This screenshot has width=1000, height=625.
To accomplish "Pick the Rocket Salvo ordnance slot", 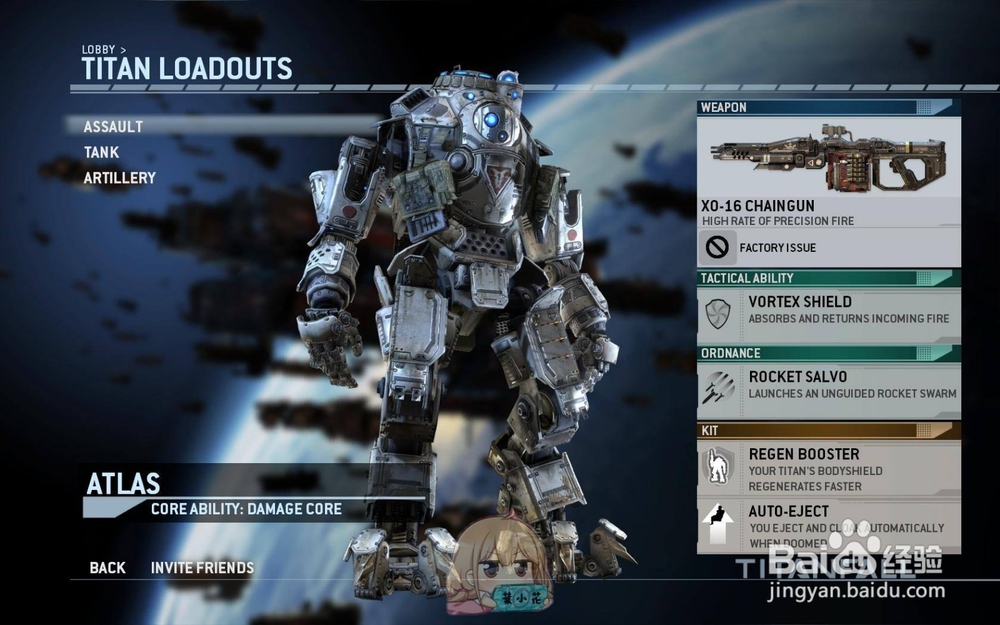I will [828, 386].
